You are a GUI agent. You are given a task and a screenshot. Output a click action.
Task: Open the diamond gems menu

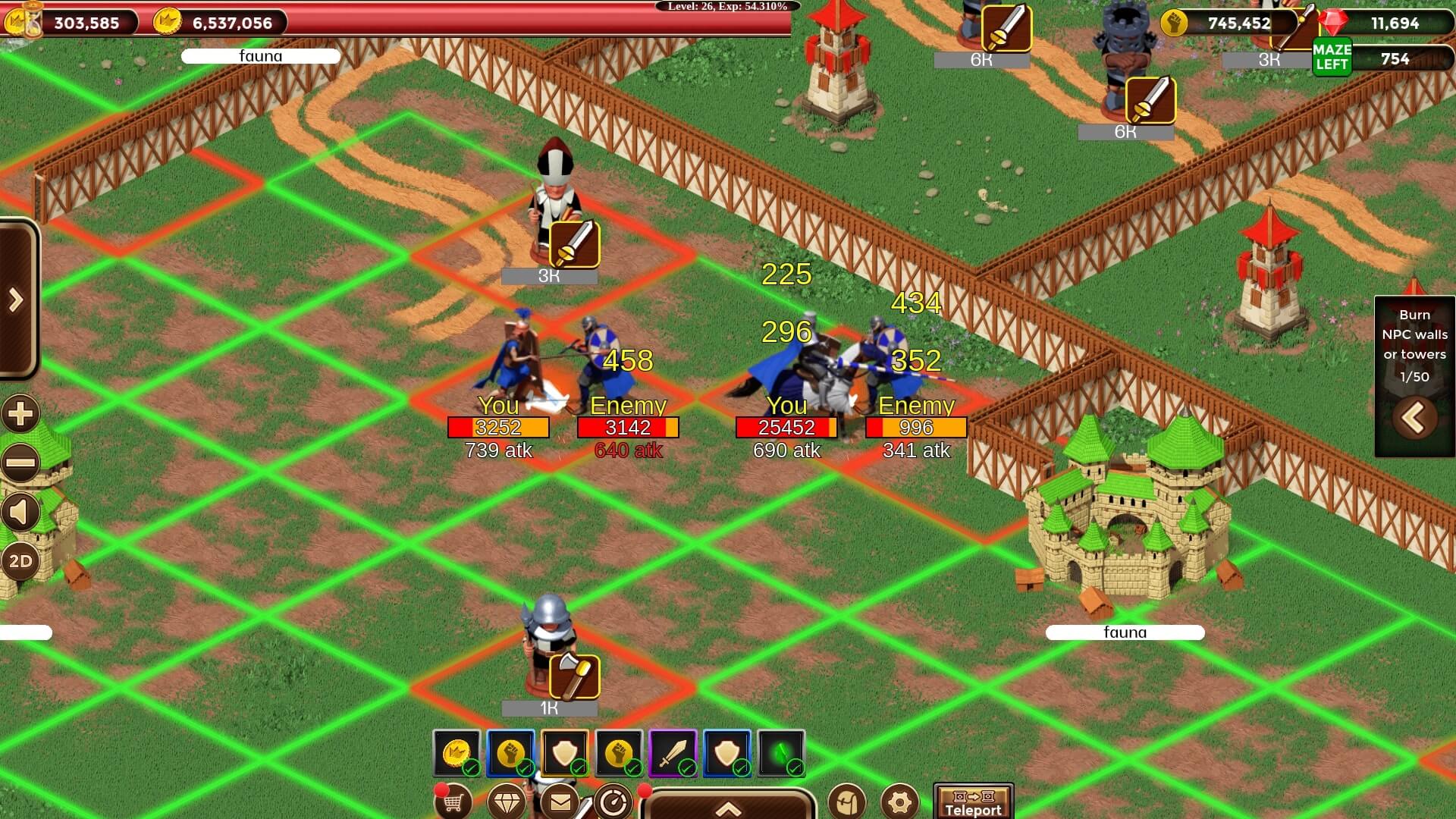pyautogui.click(x=507, y=801)
